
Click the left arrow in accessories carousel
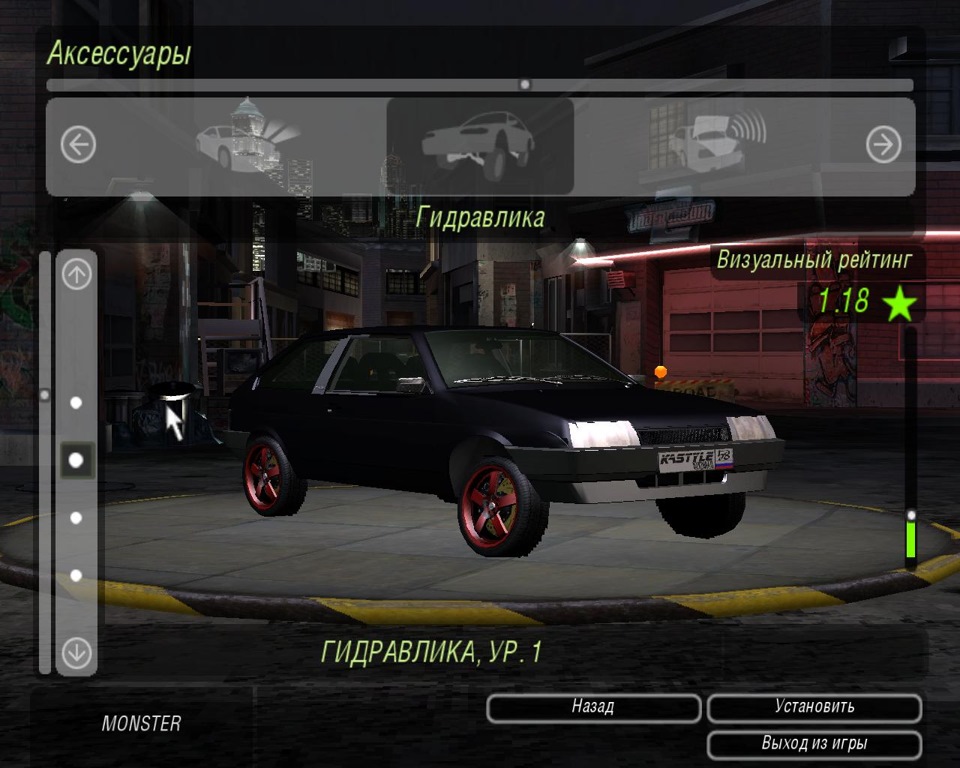pyautogui.click(x=78, y=146)
